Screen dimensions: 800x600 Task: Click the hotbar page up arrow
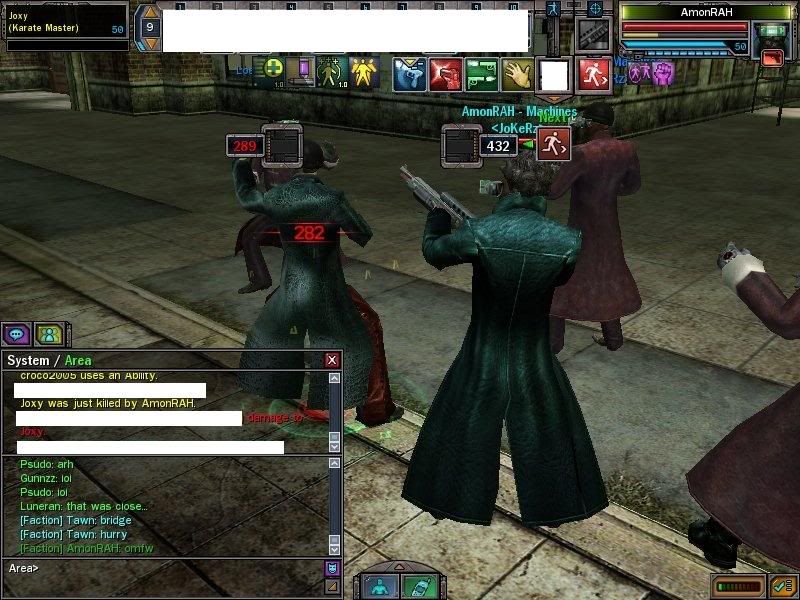coord(148,12)
